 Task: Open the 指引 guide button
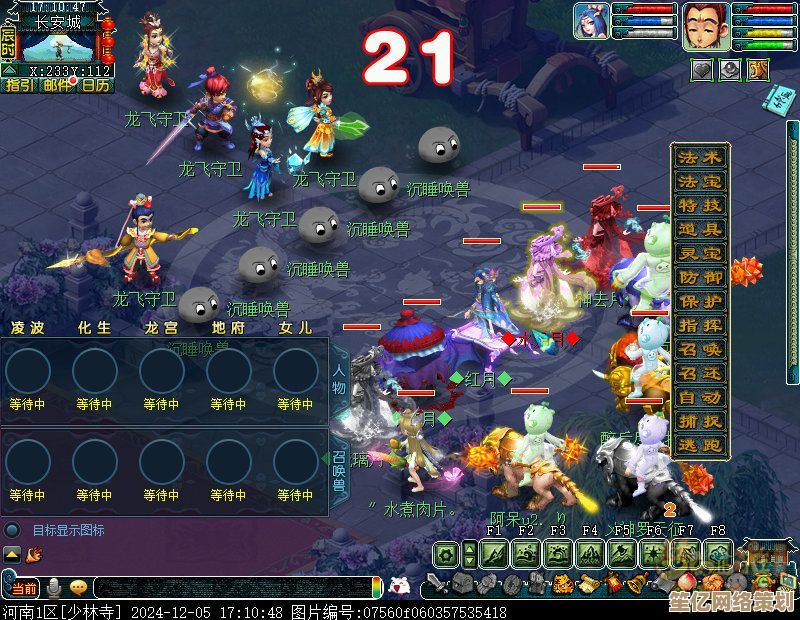coord(19,86)
